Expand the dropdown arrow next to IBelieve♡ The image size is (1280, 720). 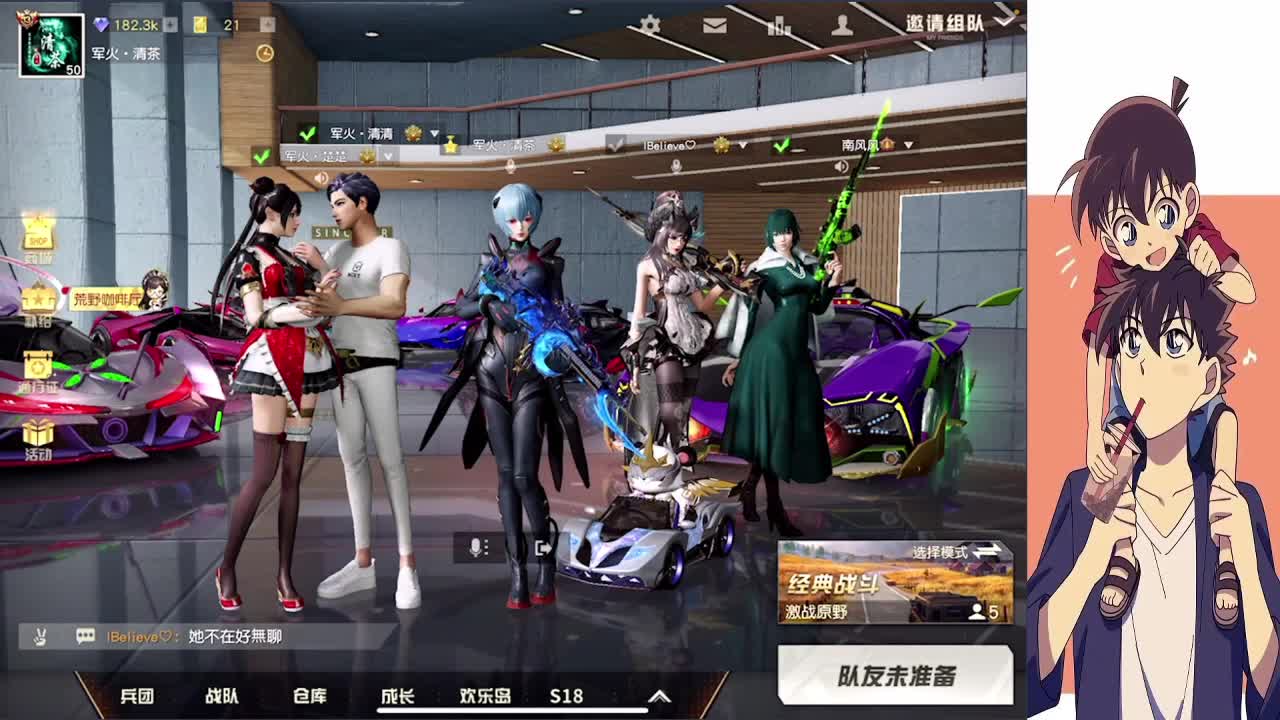click(743, 143)
